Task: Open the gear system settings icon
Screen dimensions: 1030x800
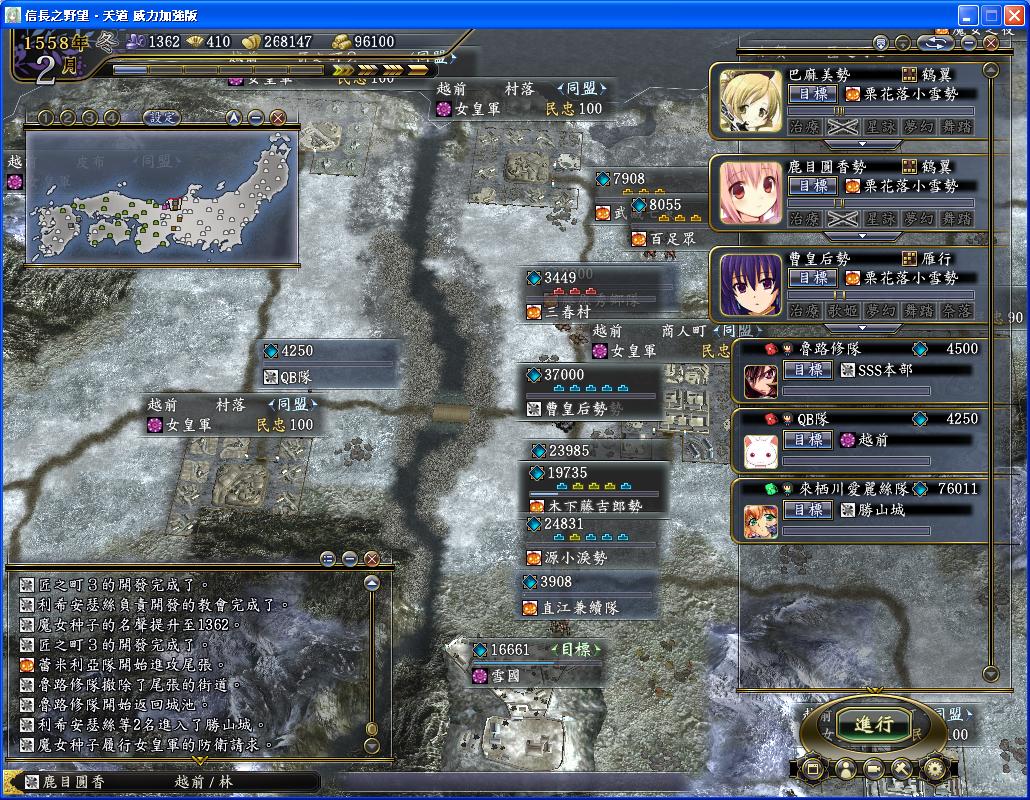Action: pyautogui.click(x=934, y=769)
